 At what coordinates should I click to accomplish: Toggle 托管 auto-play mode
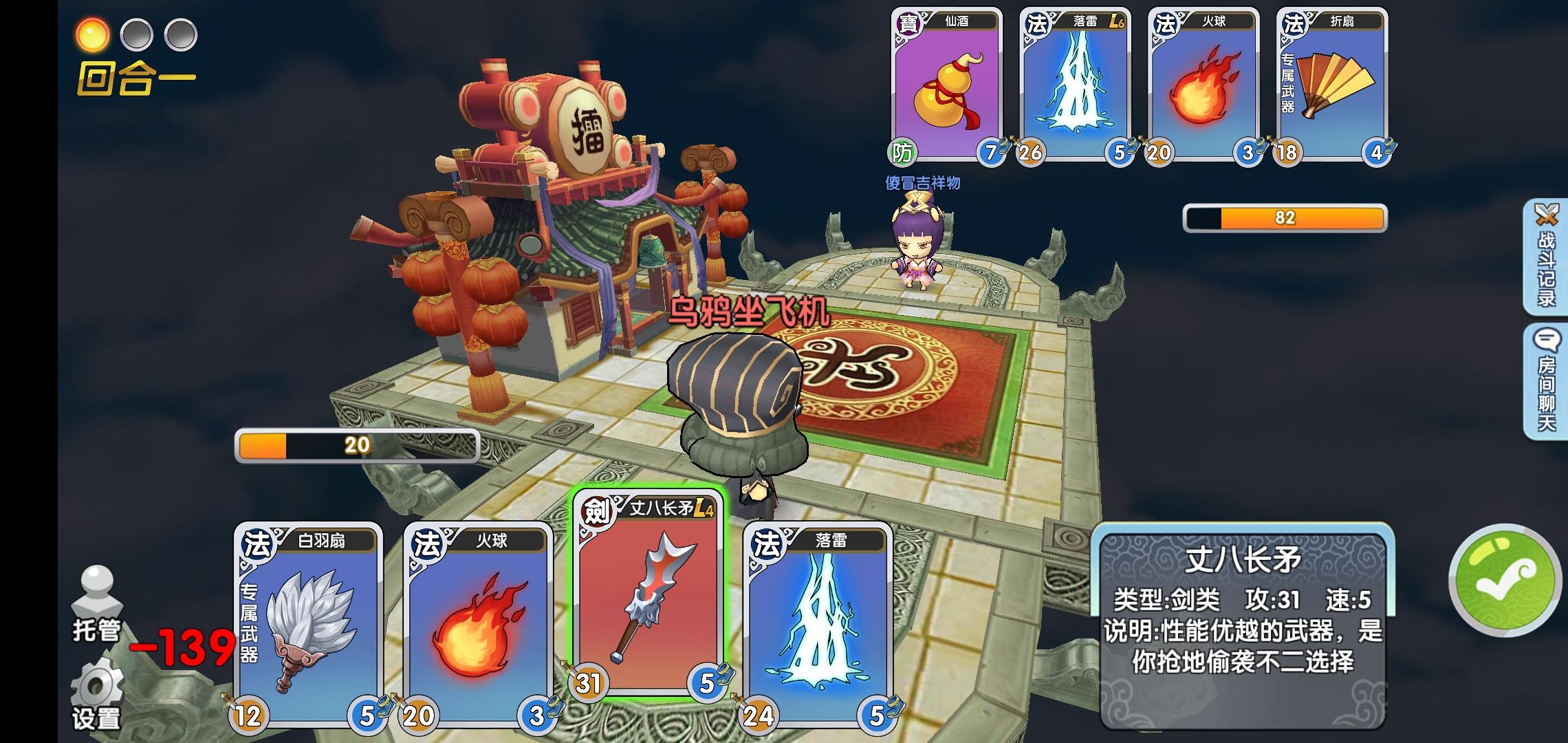click(x=97, y=603)
